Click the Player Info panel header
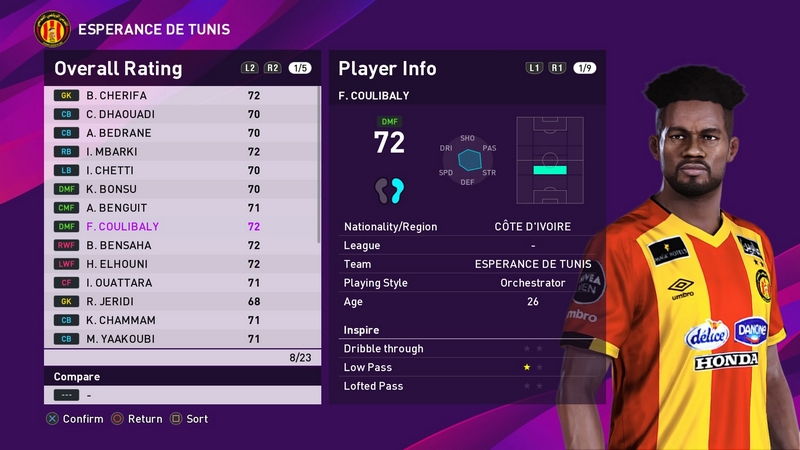The height and width of the screenshot is (450, 800). [387, 69]
